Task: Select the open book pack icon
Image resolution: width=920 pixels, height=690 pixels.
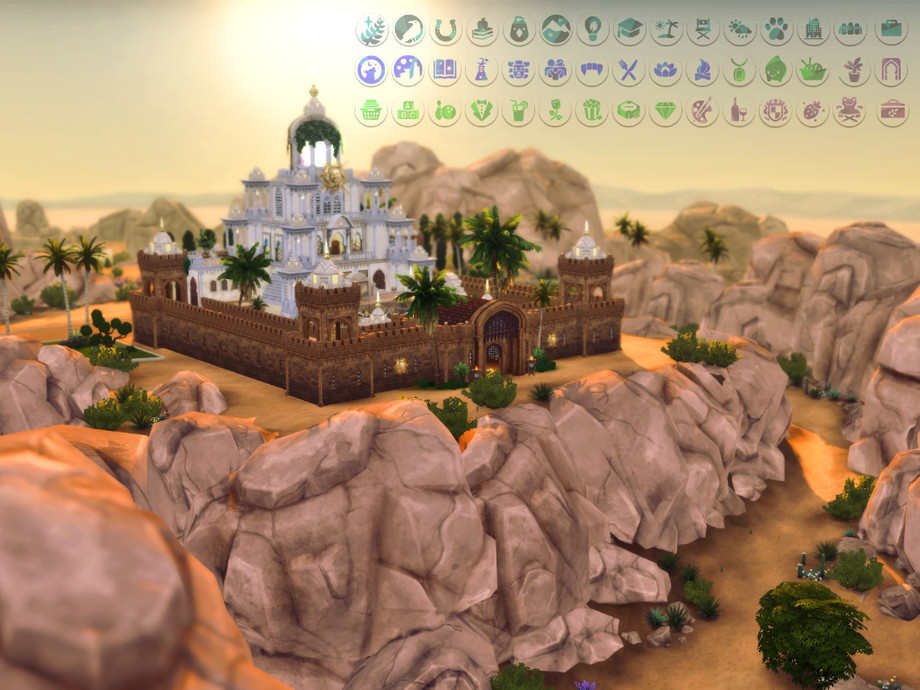Action: pos(445,70)
